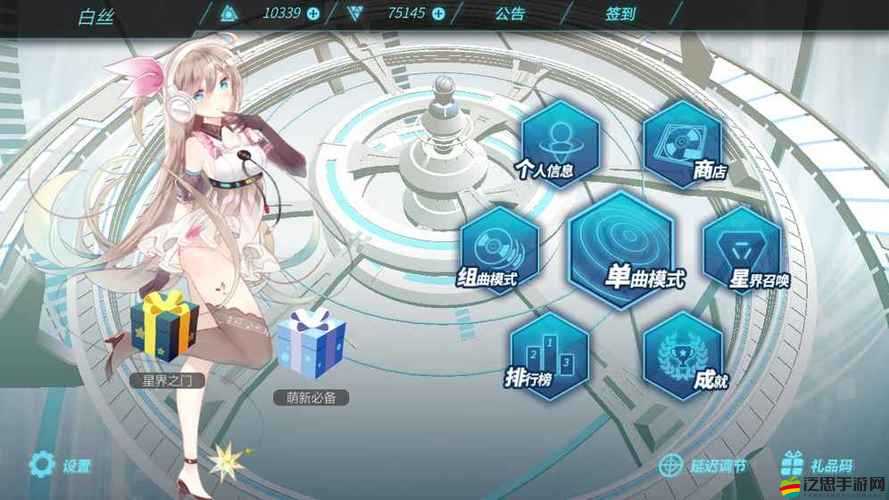The width and height of the screenshot is (889, 500).
Task: Open the 星界之门 gift box
Action: click(x=165, y=328)
